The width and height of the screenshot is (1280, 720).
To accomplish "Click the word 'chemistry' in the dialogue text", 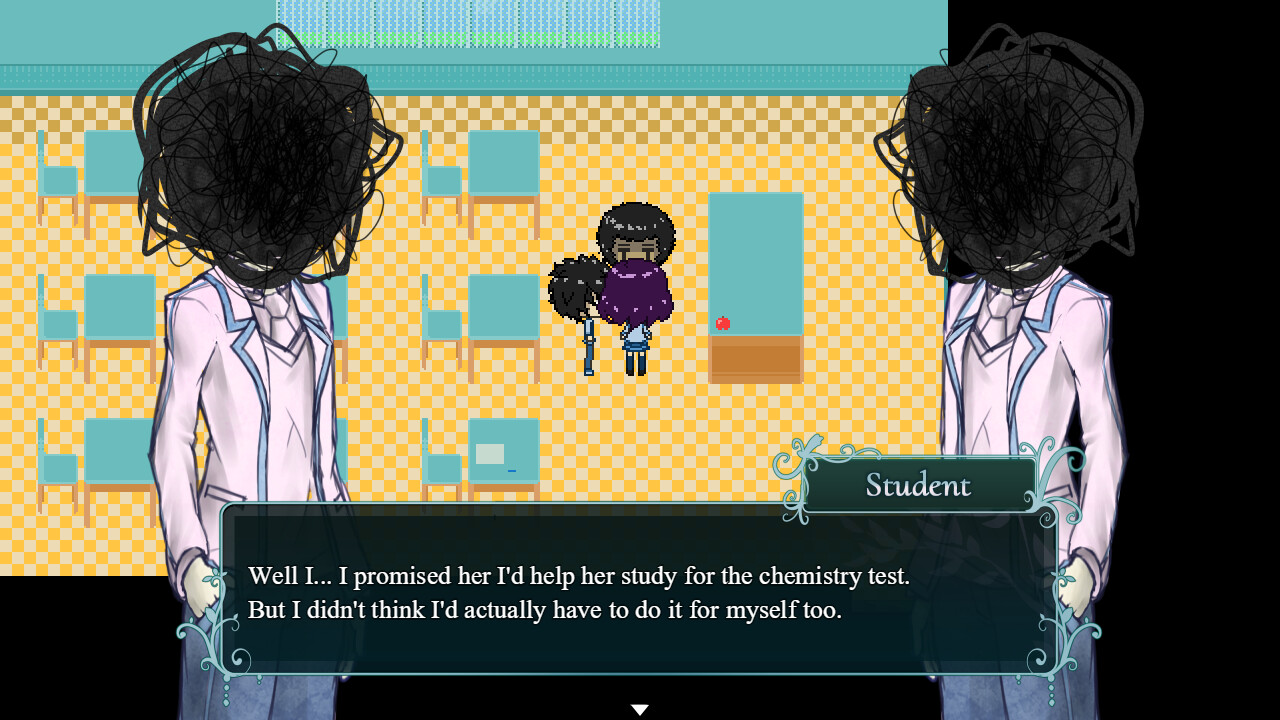I will pos(808,577).
